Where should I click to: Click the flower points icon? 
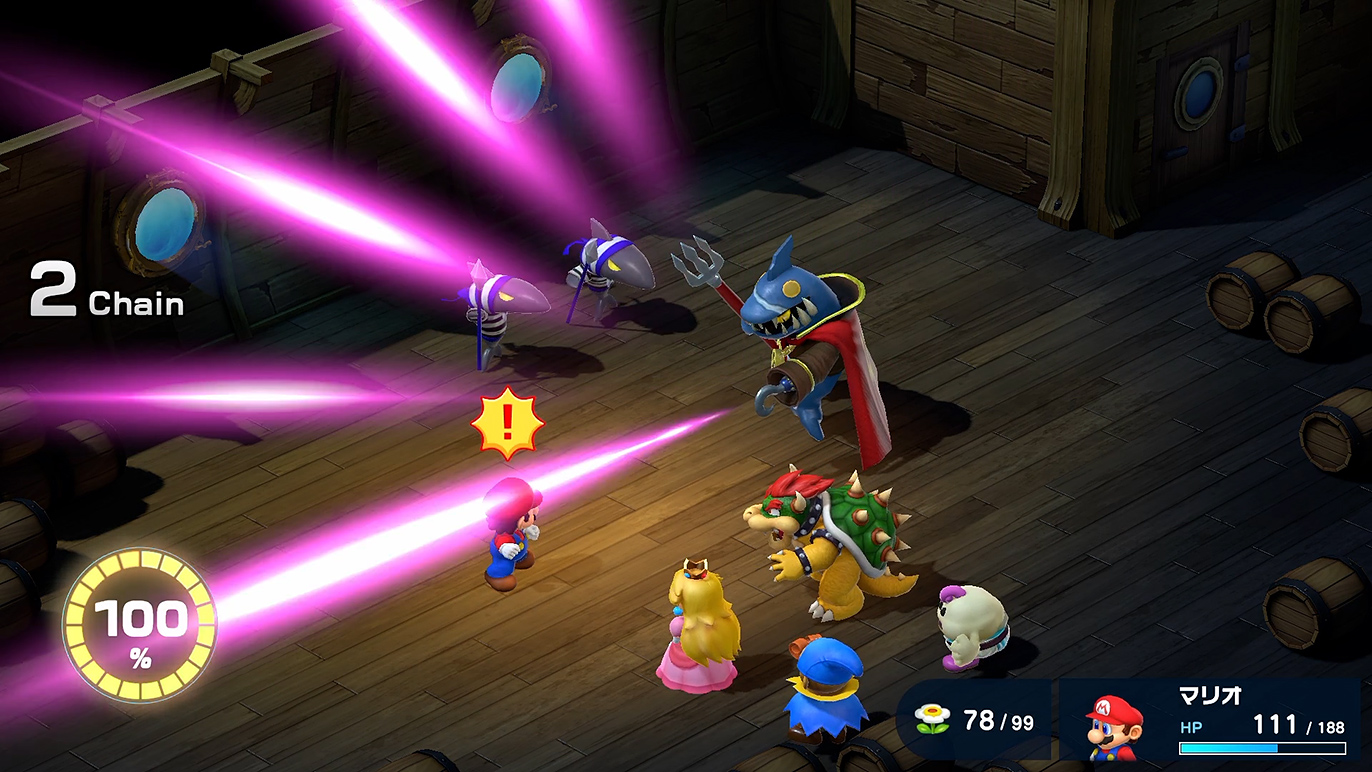tap(933, 720)
